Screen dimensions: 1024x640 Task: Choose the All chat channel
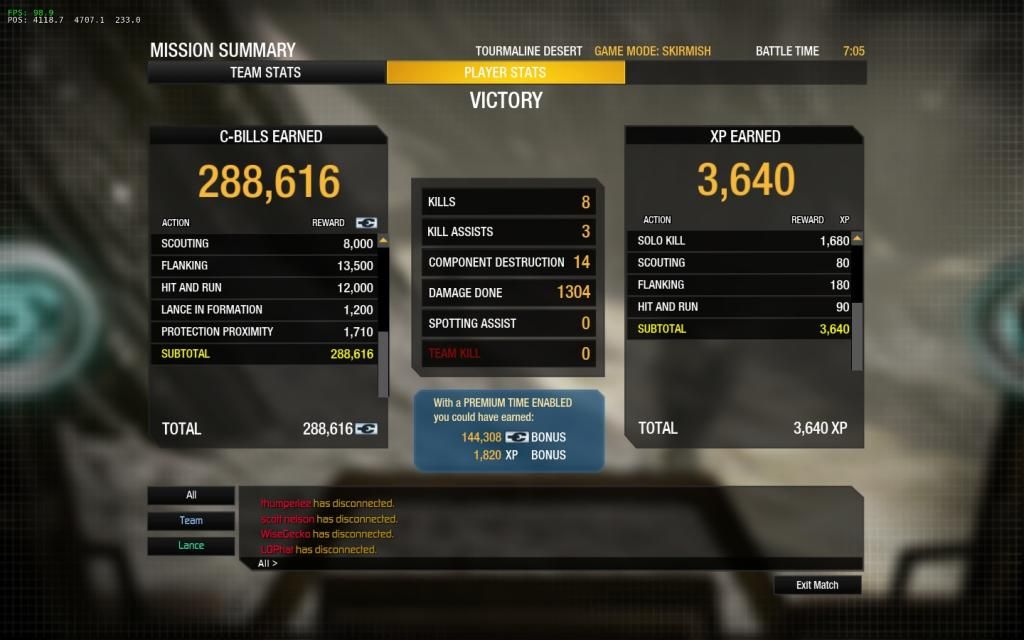point(191,495)
